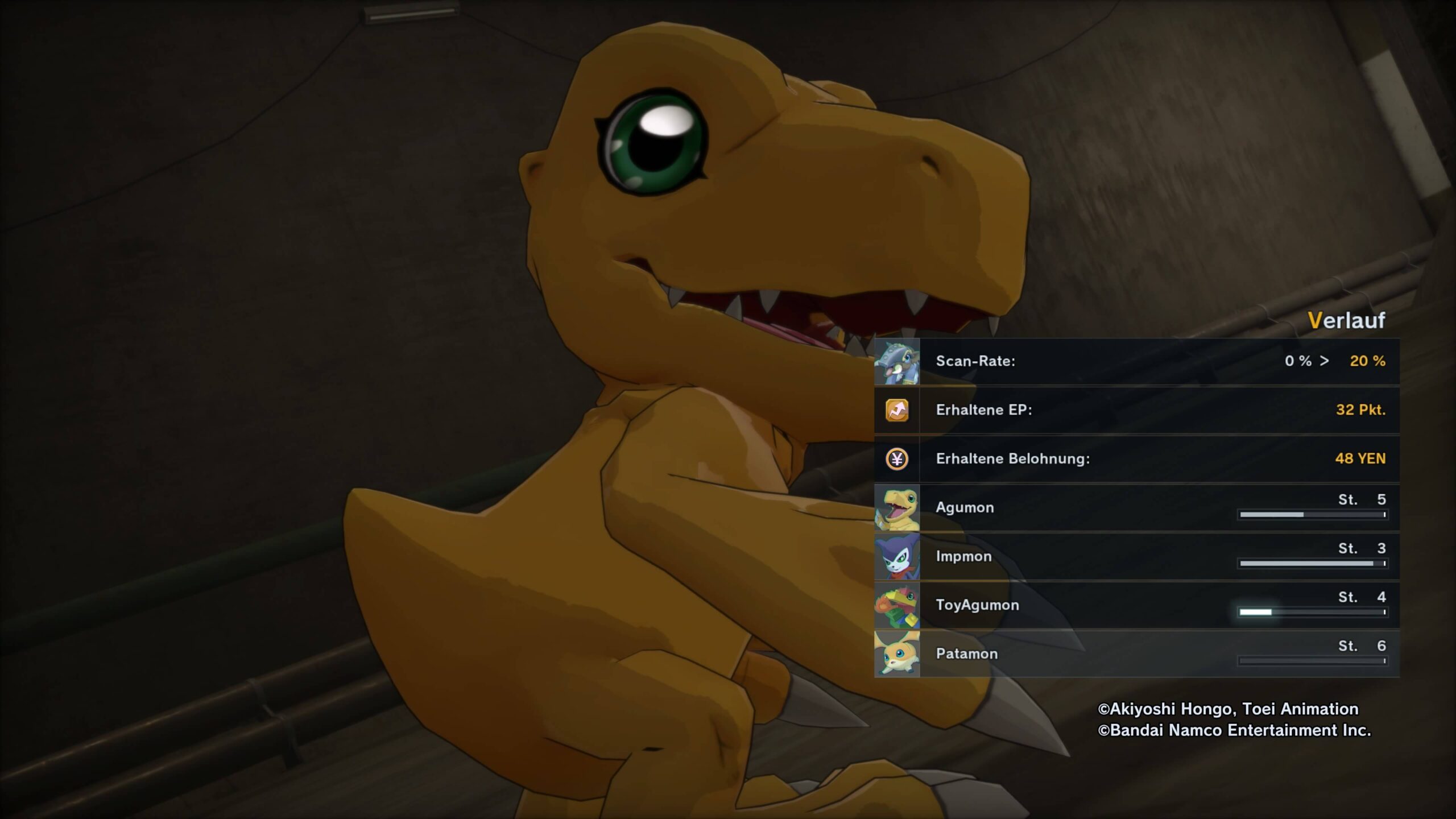Click the yen coin reward icon
Image resolution: width=1456 pixels, height=819 pixels.
[x=897, y=459]
